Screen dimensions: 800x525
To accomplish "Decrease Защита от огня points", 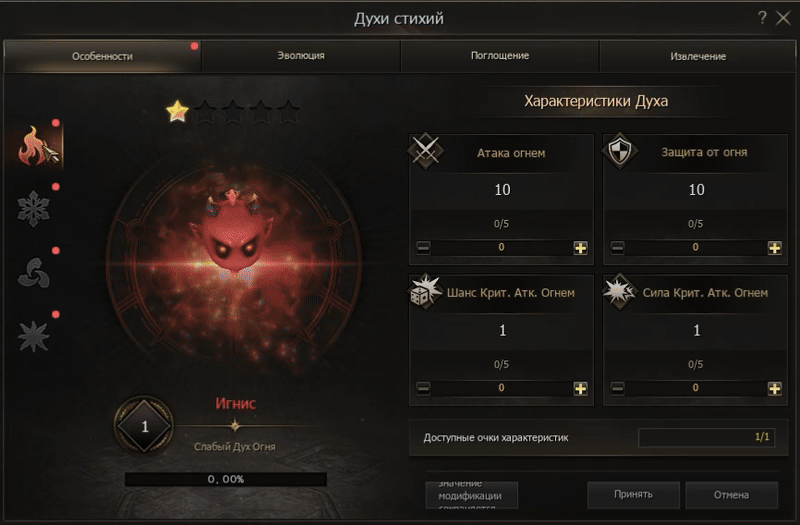I will coord(617,247).
